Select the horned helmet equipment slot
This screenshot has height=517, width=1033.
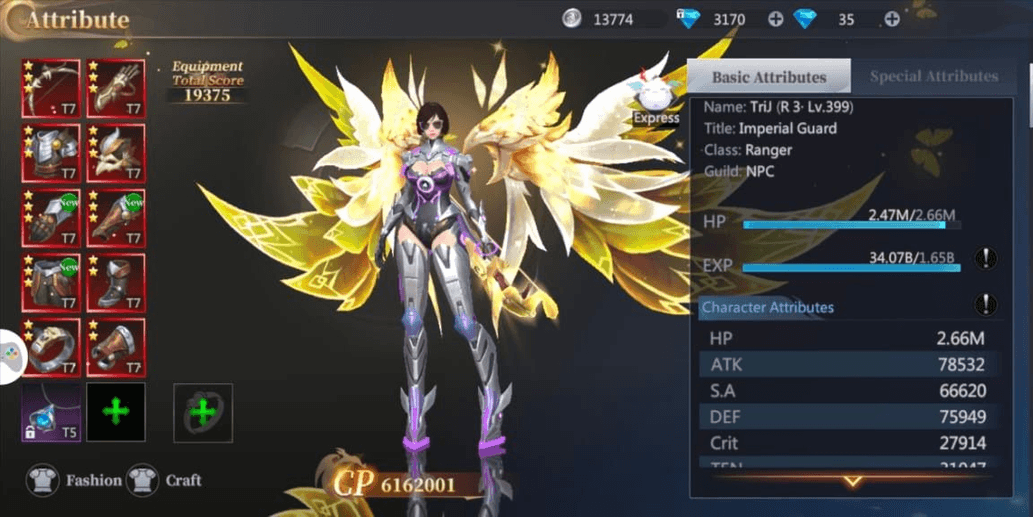point(116,153)
